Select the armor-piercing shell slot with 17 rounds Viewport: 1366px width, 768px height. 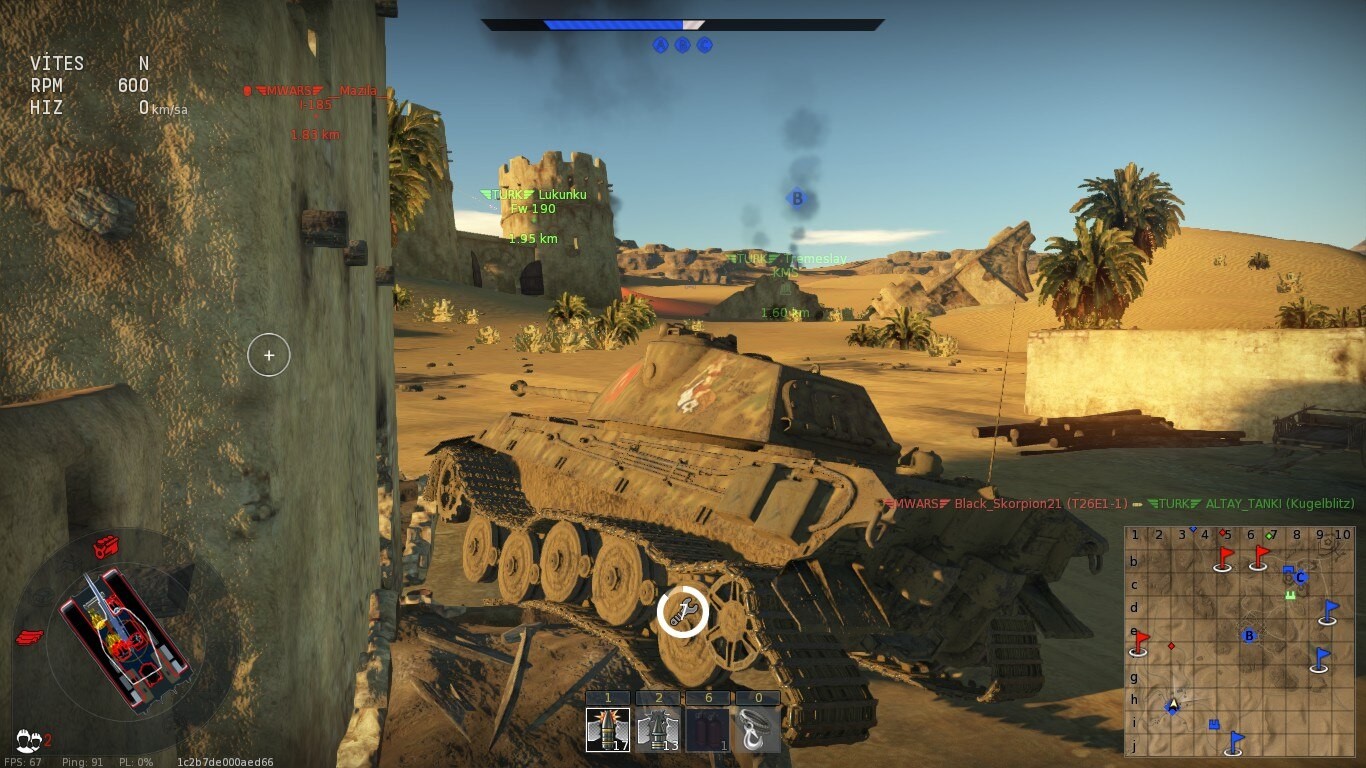click(608, 729)
